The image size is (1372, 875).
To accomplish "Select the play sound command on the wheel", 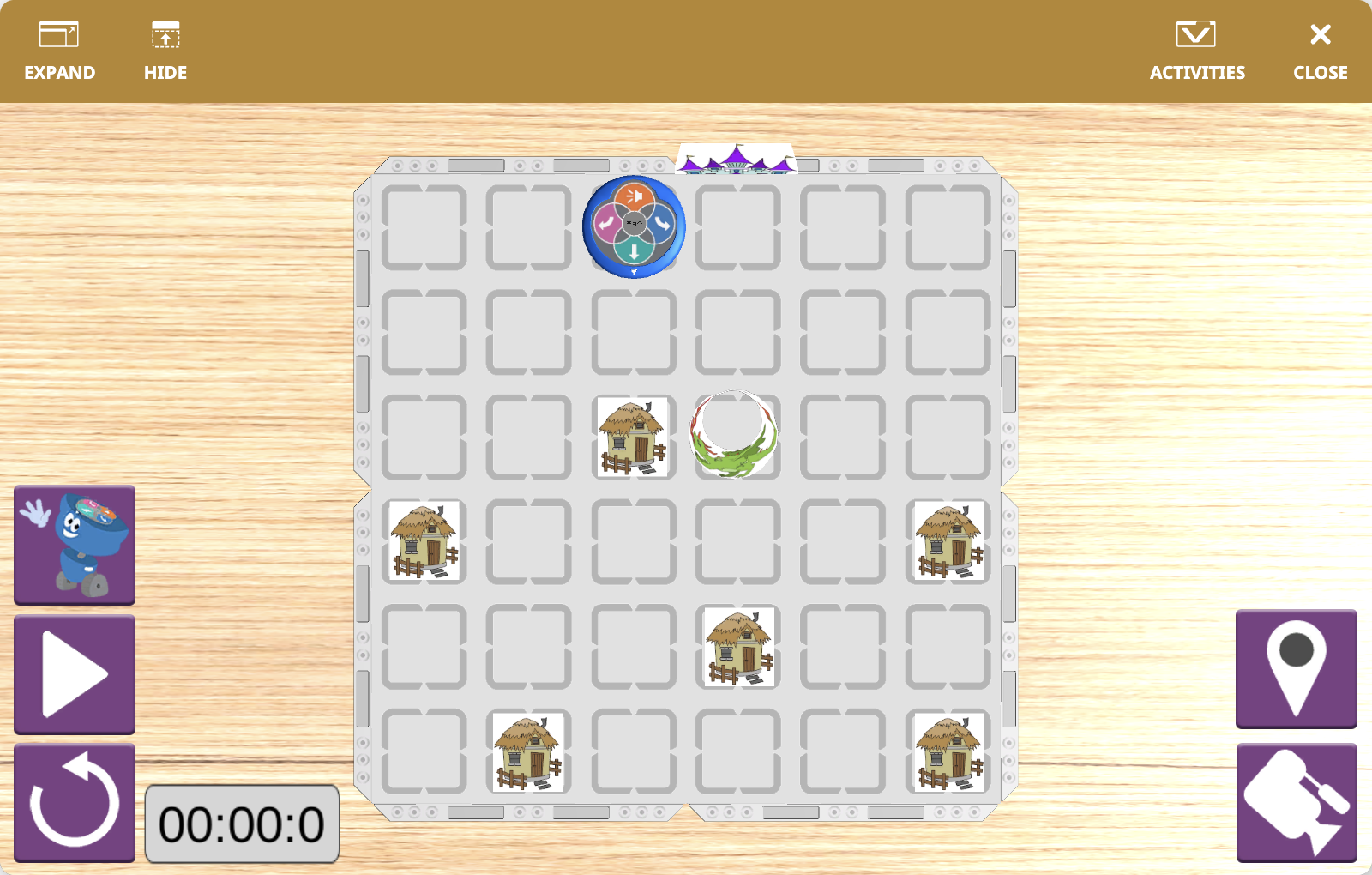I will click(635, 195).
